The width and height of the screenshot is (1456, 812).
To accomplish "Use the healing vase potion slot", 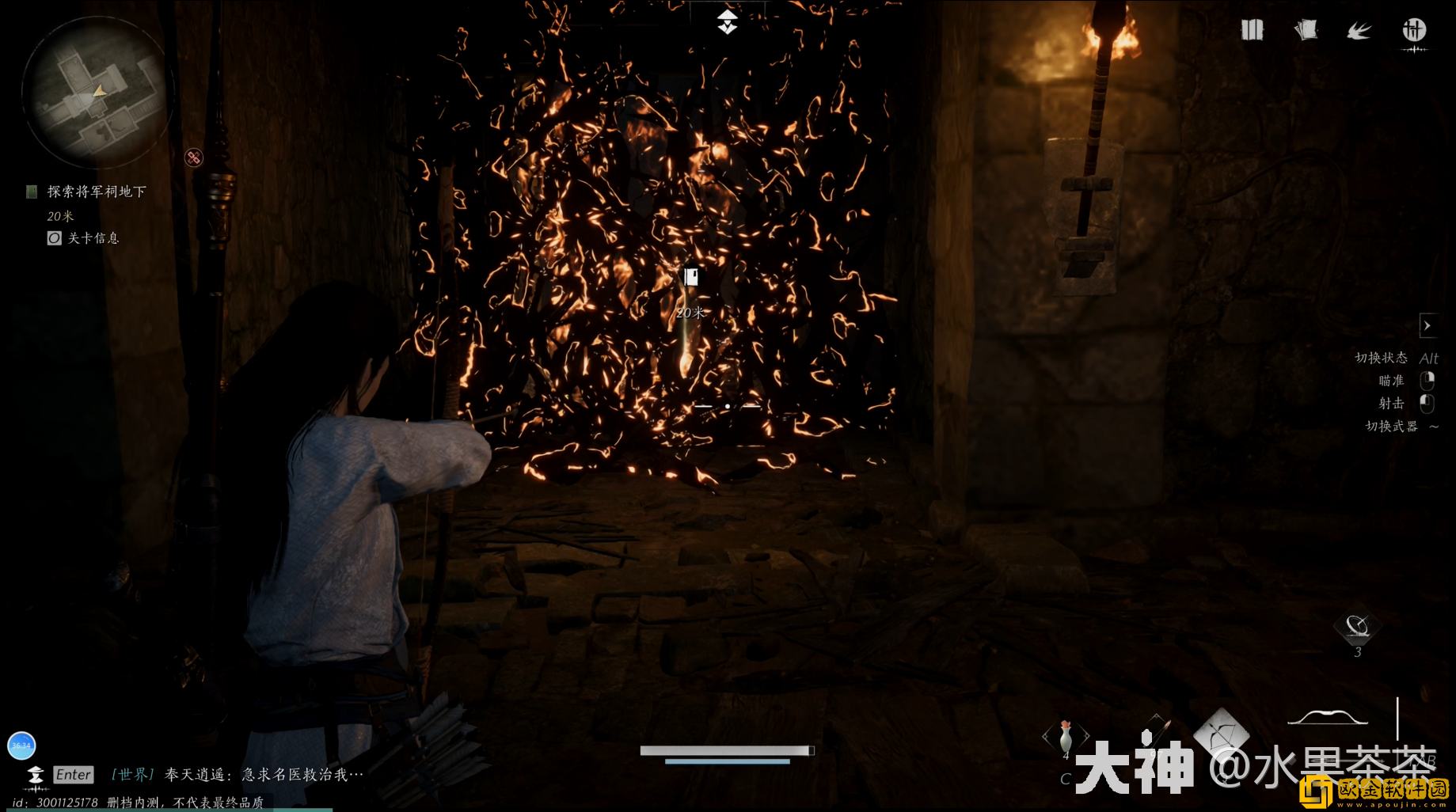I will tap(1066, 736).
